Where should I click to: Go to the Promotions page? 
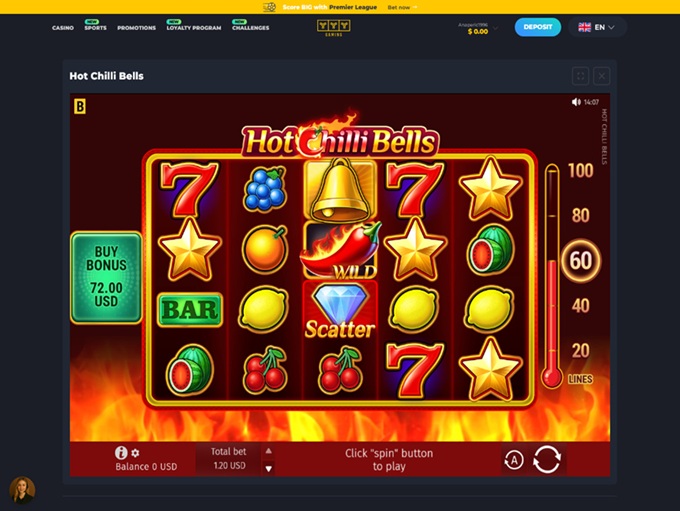pos(136,28)
